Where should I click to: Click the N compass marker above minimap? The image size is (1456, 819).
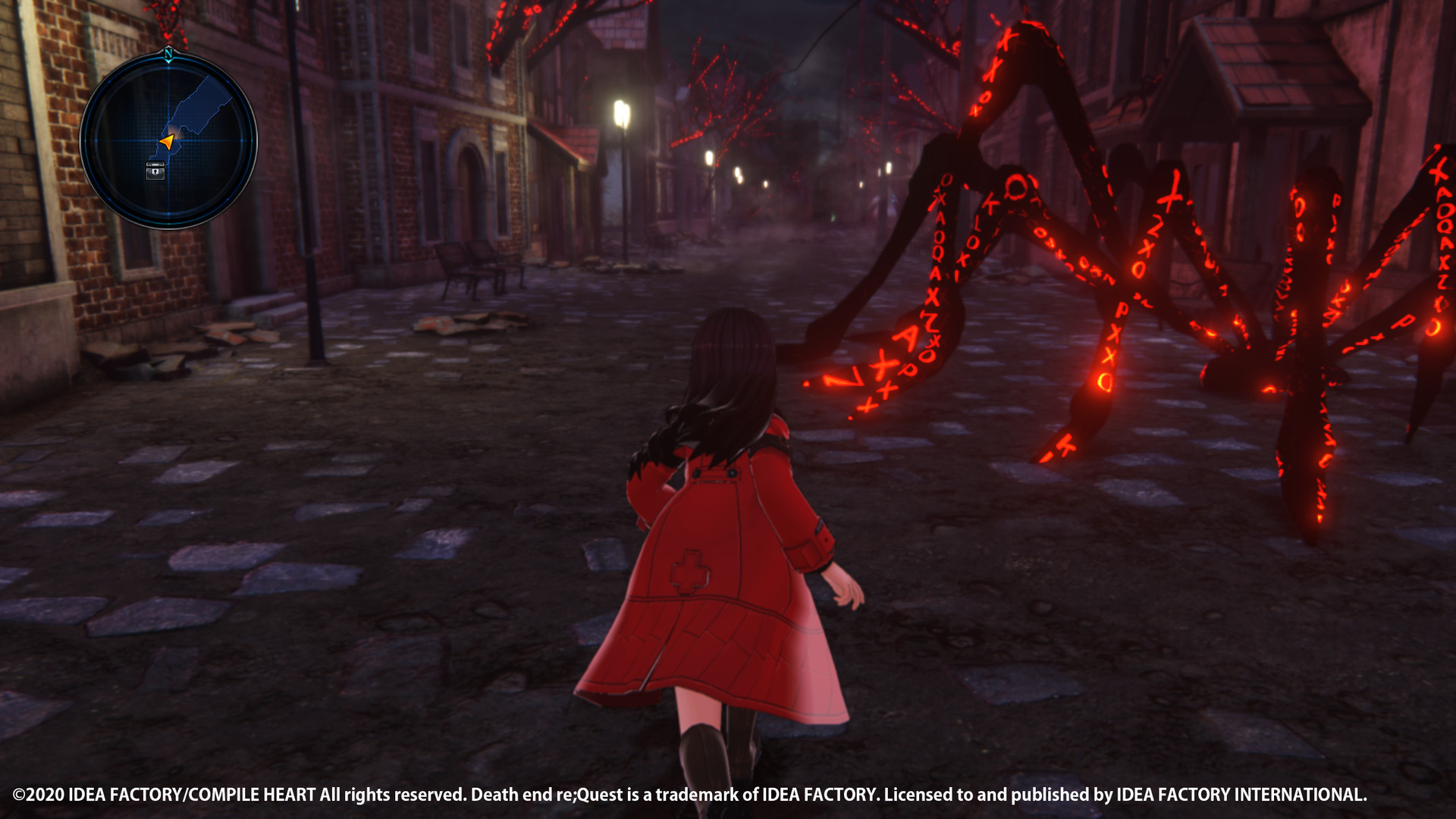tap(169, 54)
